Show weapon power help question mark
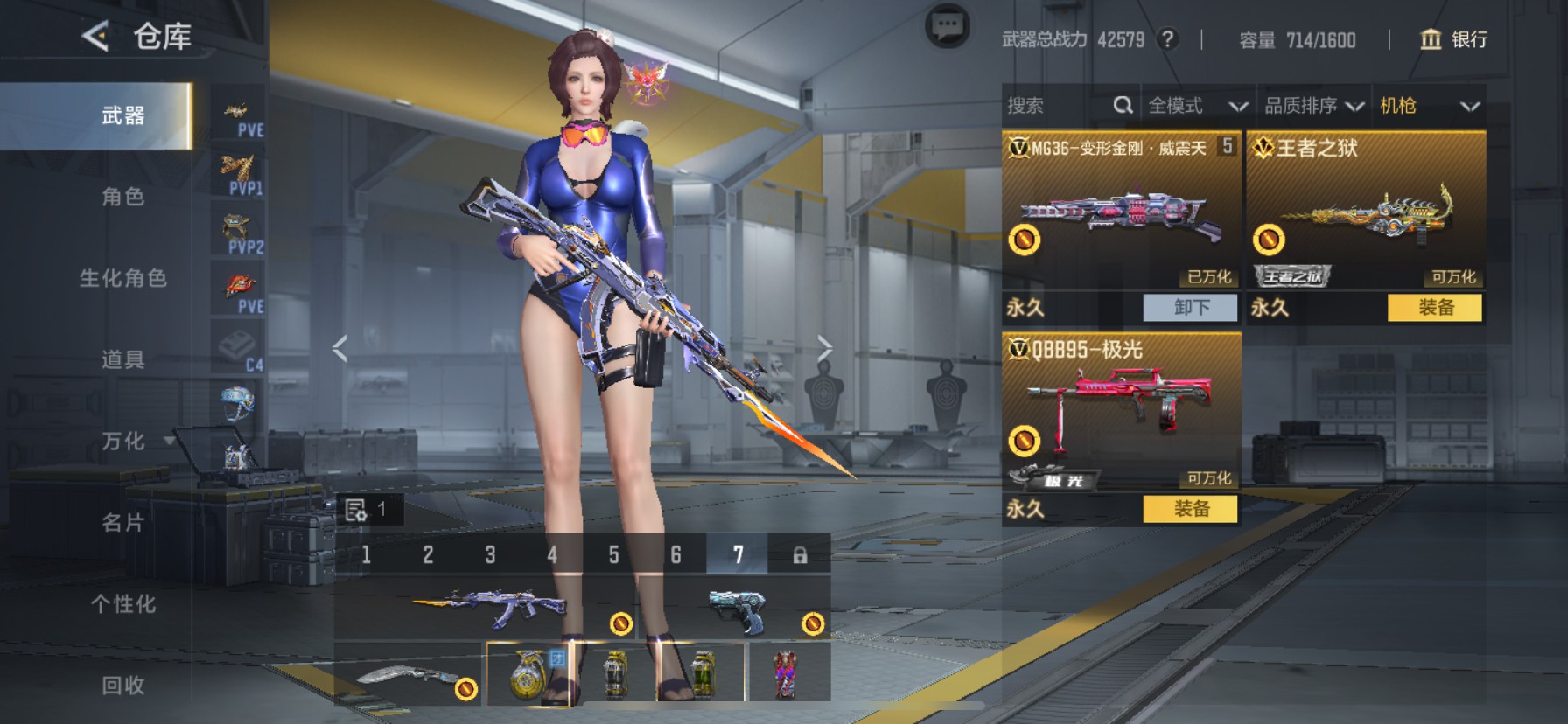 (1167, 39)
